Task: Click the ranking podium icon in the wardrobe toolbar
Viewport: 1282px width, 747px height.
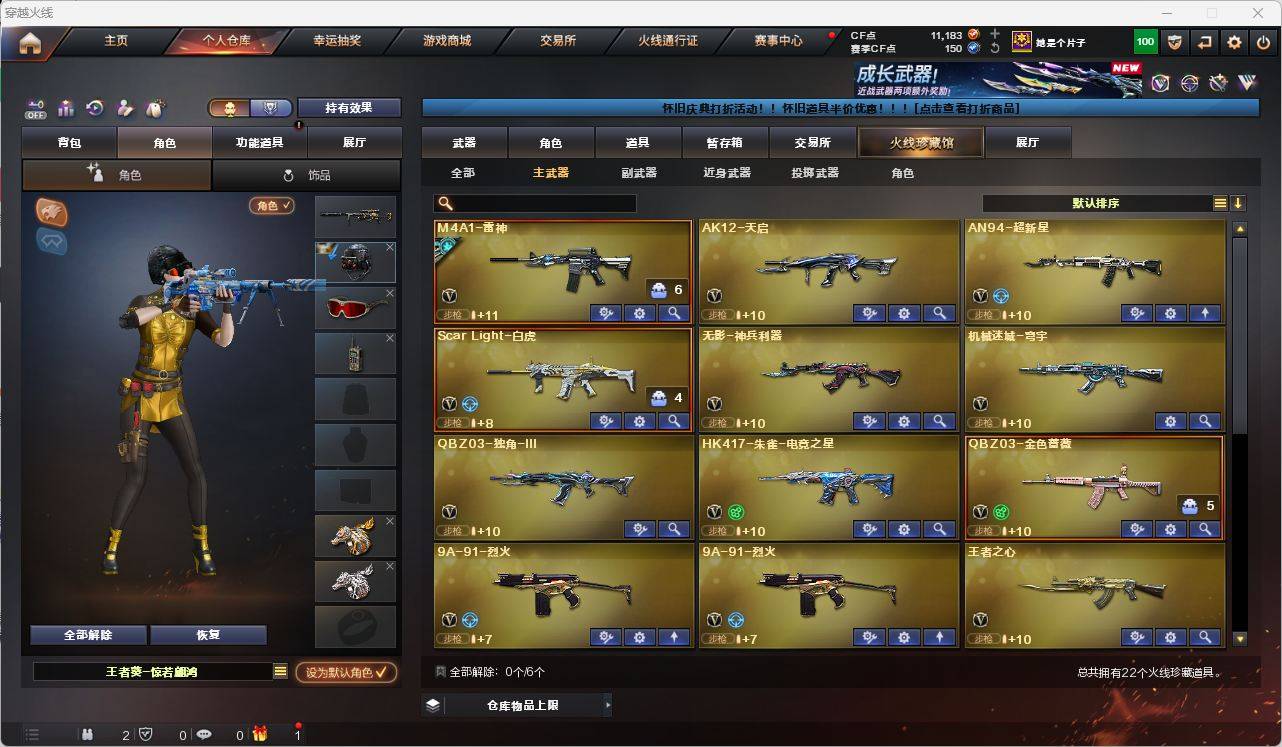Action: tap(65, 107)
